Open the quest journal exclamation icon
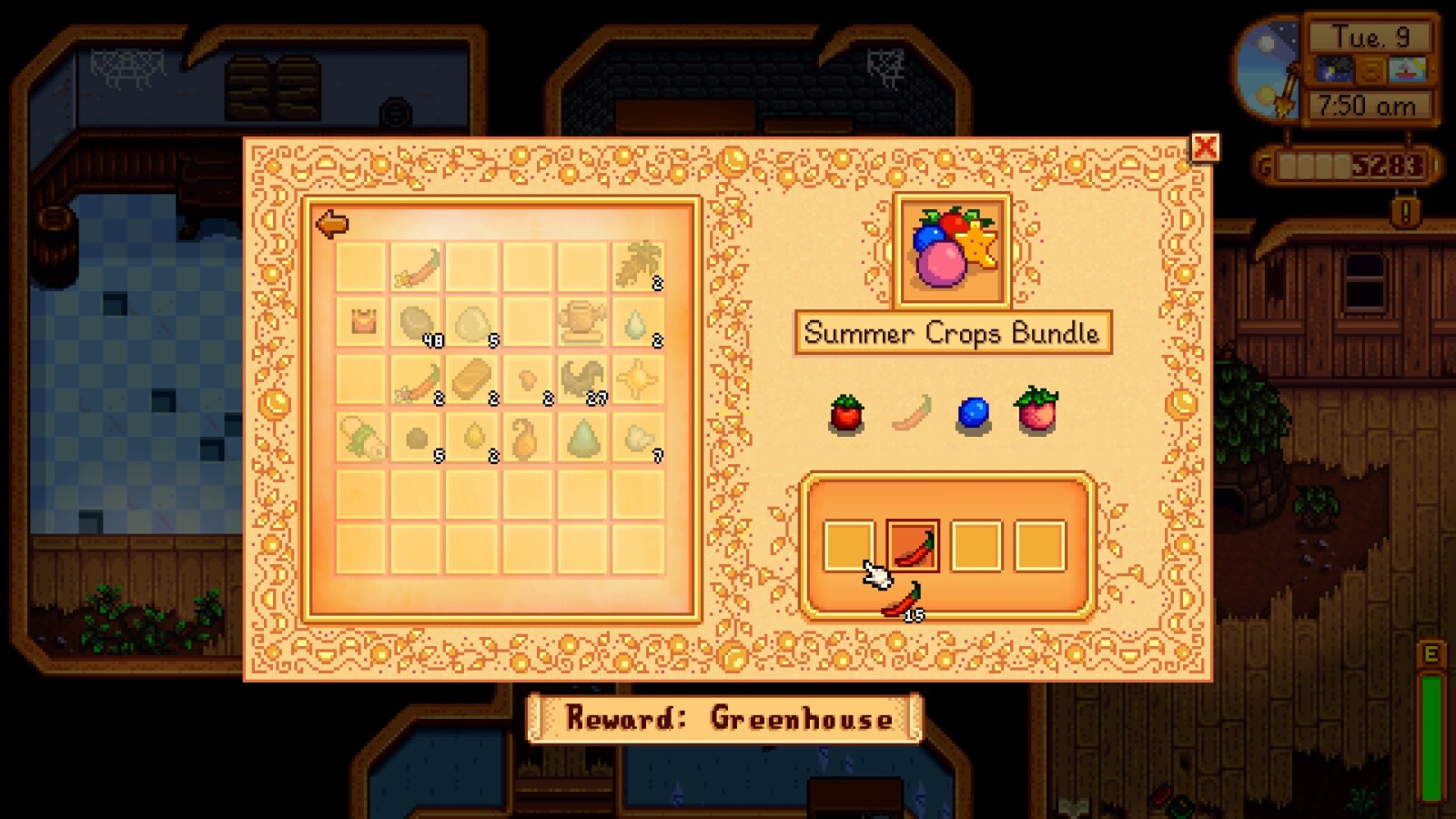Viewport: 1456px width, 819px height. [1406, 213]
